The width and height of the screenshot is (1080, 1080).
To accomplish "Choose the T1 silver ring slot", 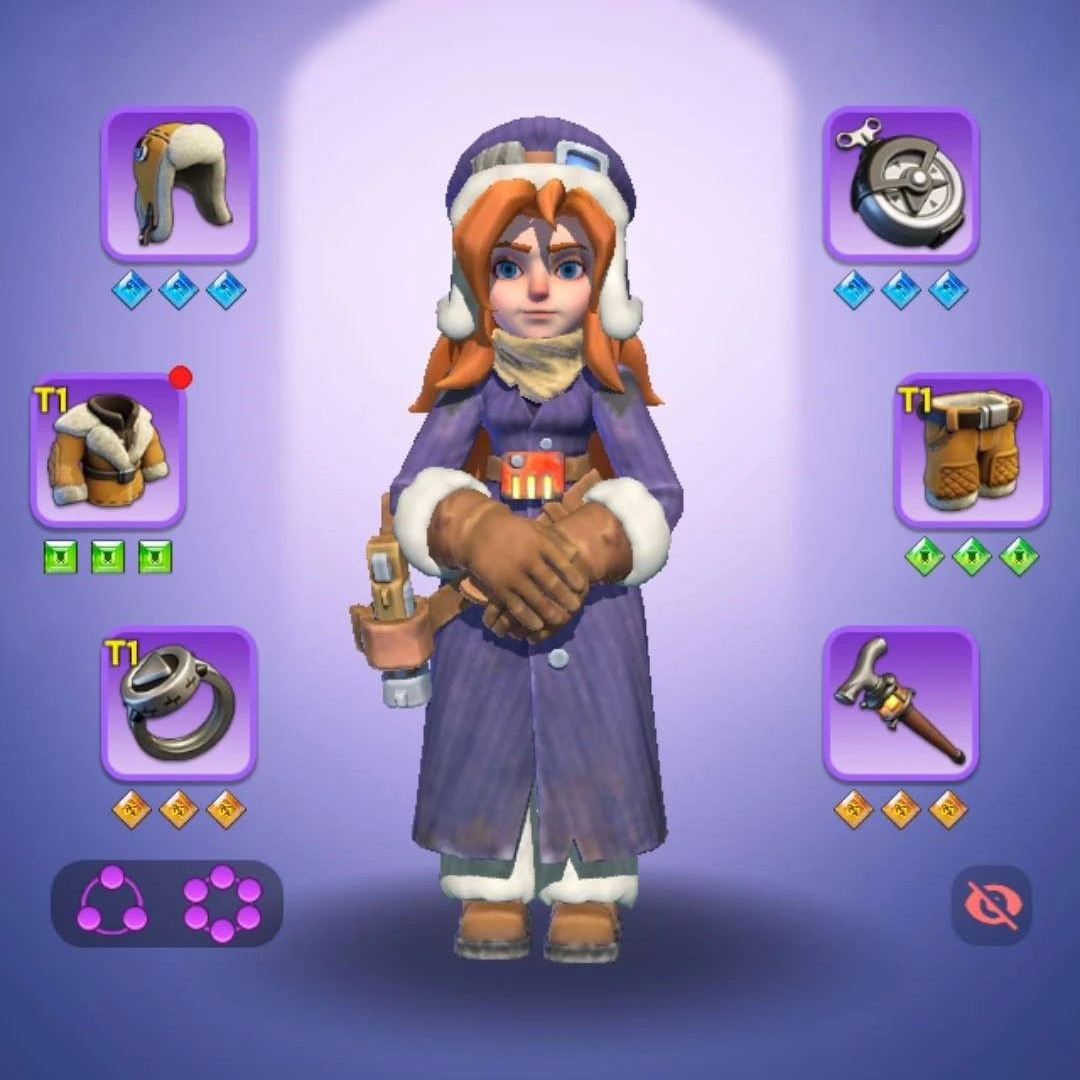I will [x=179, y=704].
